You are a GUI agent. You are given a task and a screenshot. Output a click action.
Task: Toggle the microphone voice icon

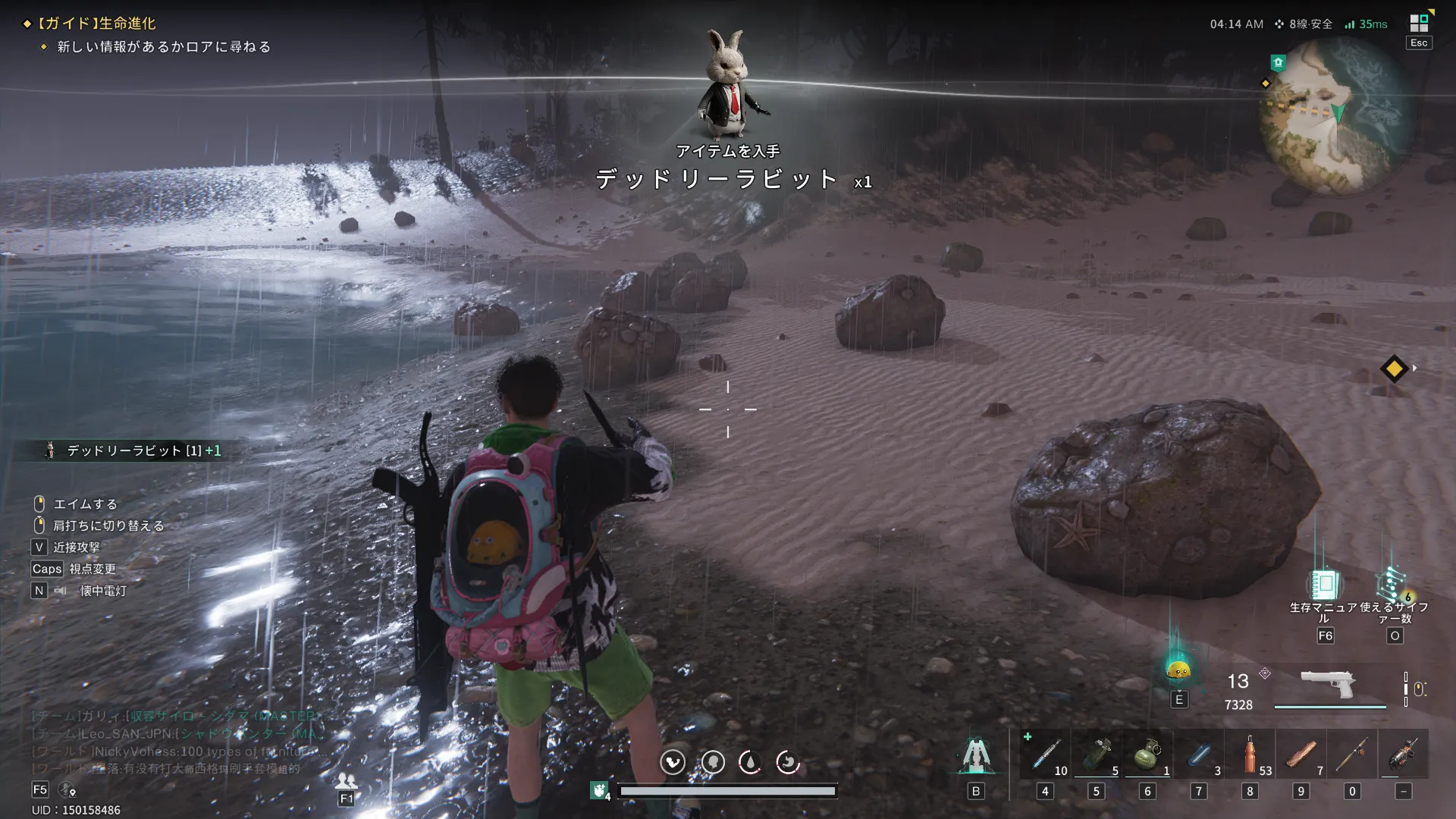point(67,790)
